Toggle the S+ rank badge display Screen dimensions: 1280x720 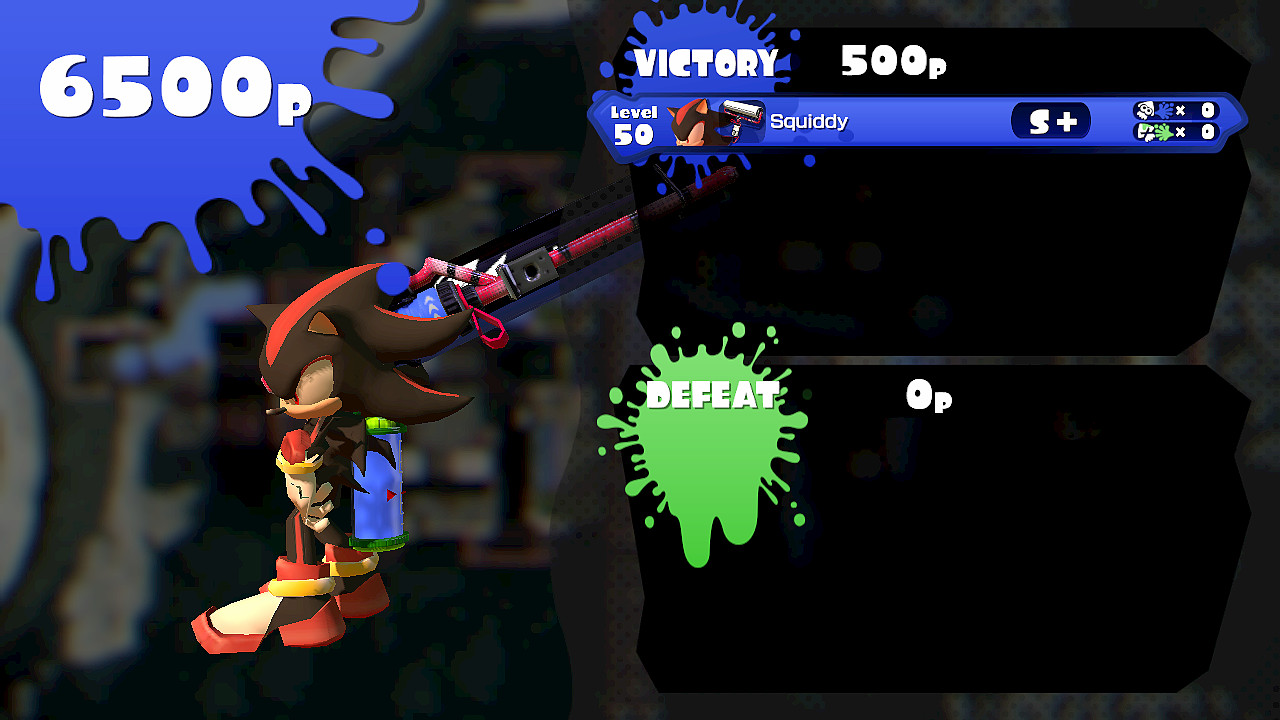[1050, 119]
